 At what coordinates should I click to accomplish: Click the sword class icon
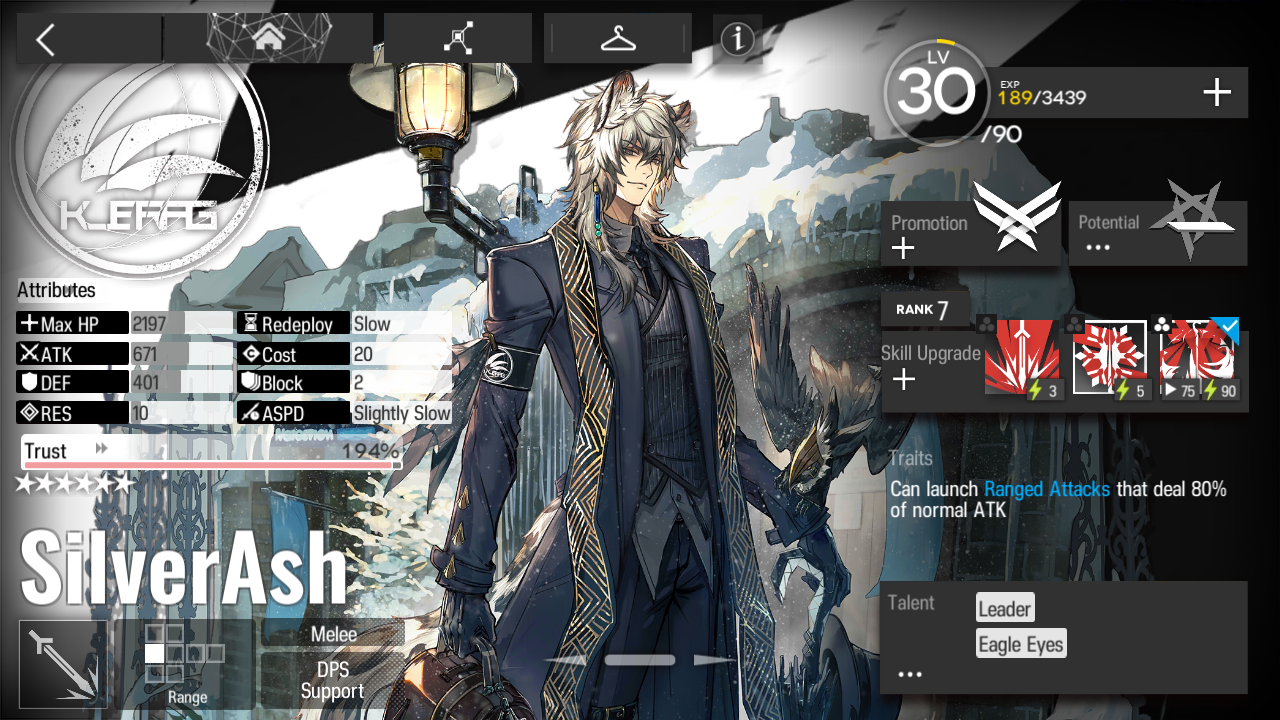pyautogui.click(x=63, y=664)
